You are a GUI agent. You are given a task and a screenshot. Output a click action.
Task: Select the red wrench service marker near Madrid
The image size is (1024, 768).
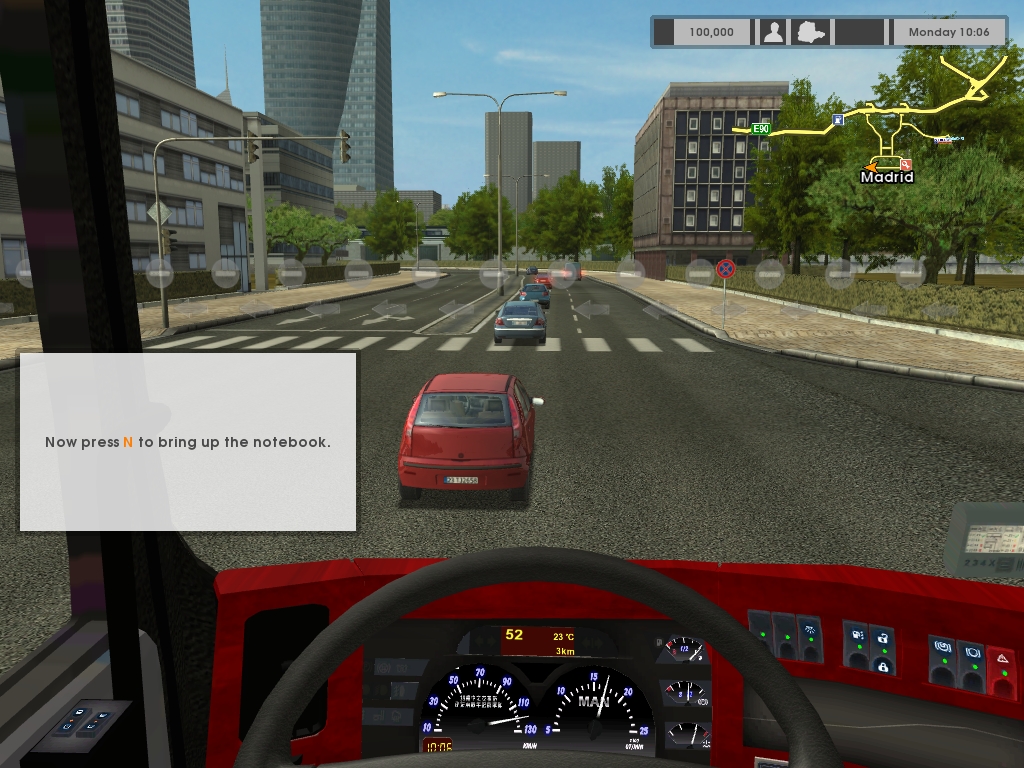pyautogui.click(x=905, y=164)
